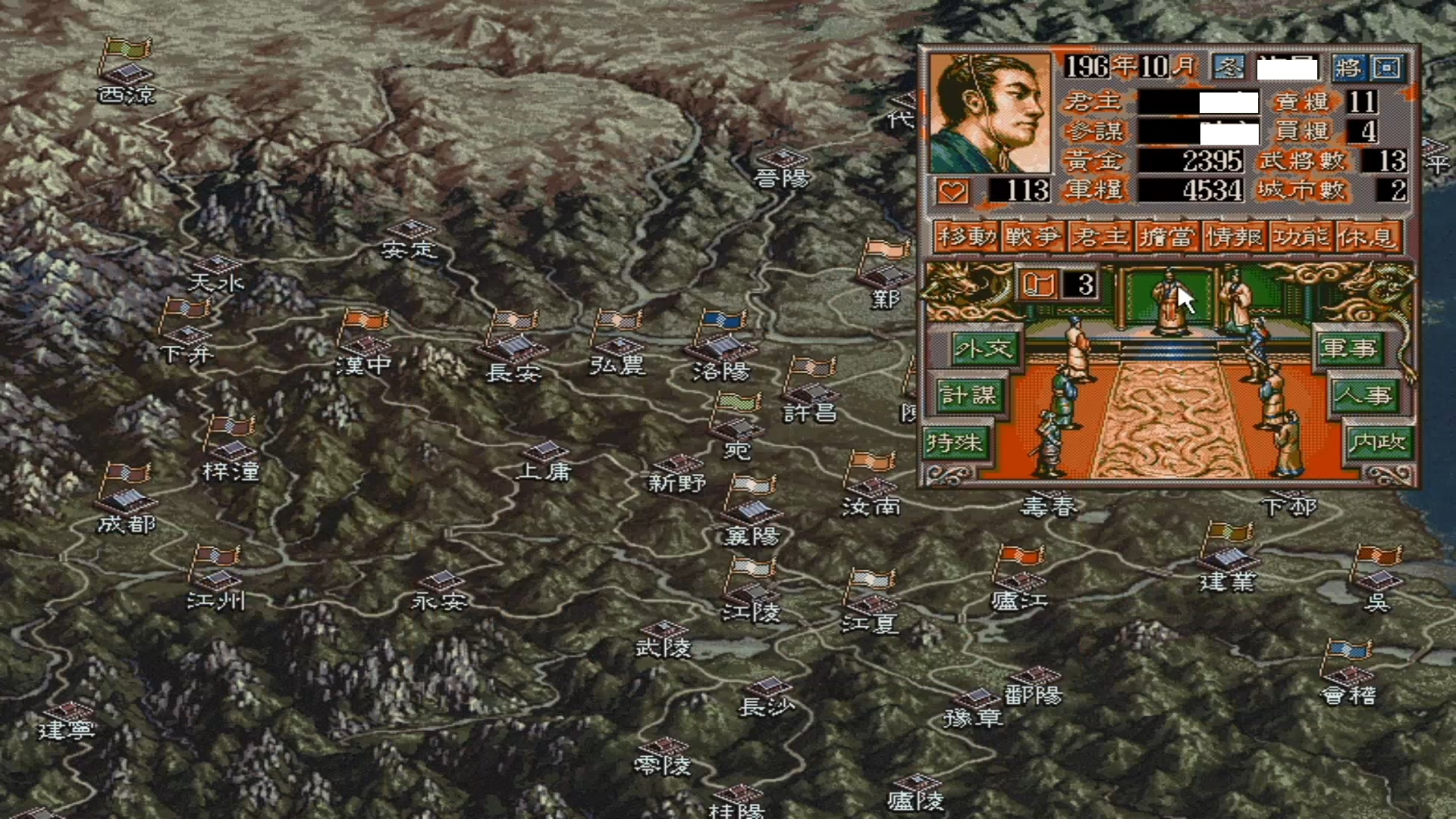Open the 功能 (Functions) menu
This screenshot has height=819, width=1456.
[1301, 237]
